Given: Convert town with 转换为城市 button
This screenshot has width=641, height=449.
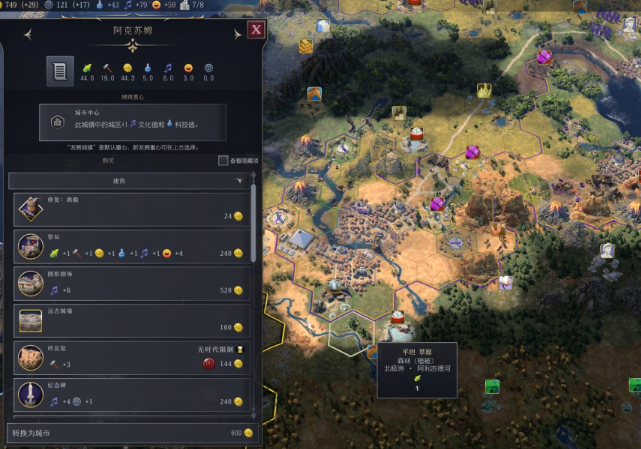Looking at the screenshot, I should [x=130, y=433].
